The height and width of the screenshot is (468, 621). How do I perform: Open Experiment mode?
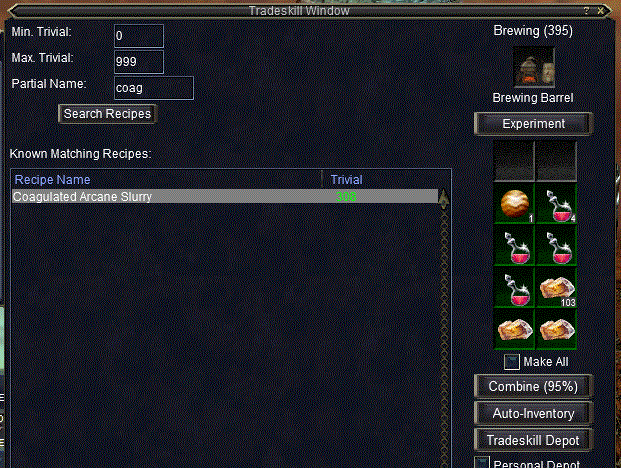click(533, 124)
